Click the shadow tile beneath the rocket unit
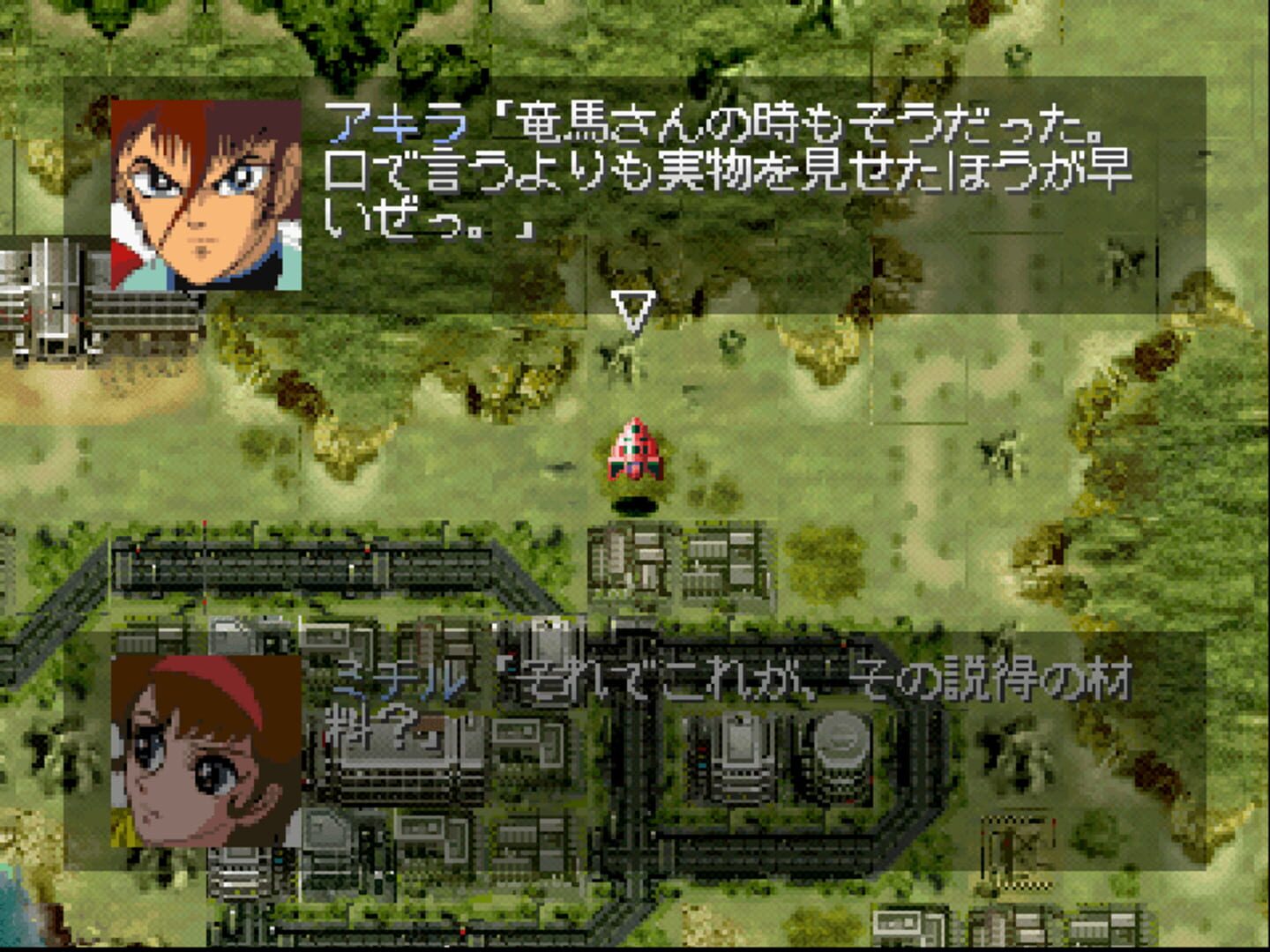This screenshot has width=1270, height=952. pos(637,502)
